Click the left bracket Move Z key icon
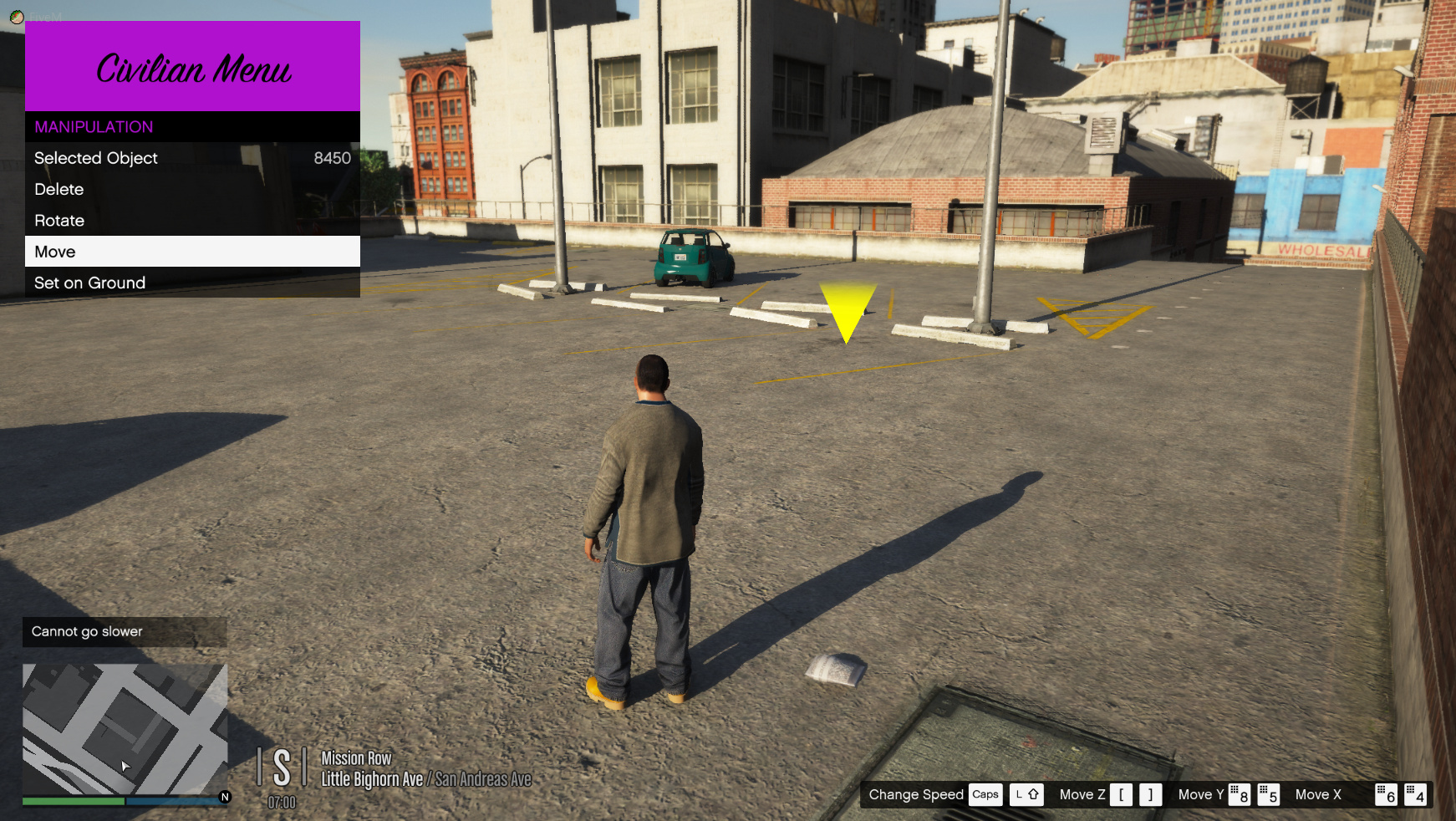This screenshot has width=1456, height=821. point(1121,795)
